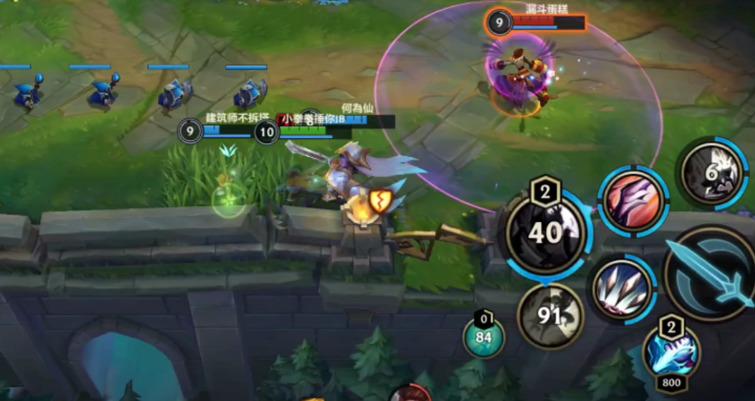The image size is (755, 401).
Task: Activate the red claw slash ability
Action: click(634, 200)
